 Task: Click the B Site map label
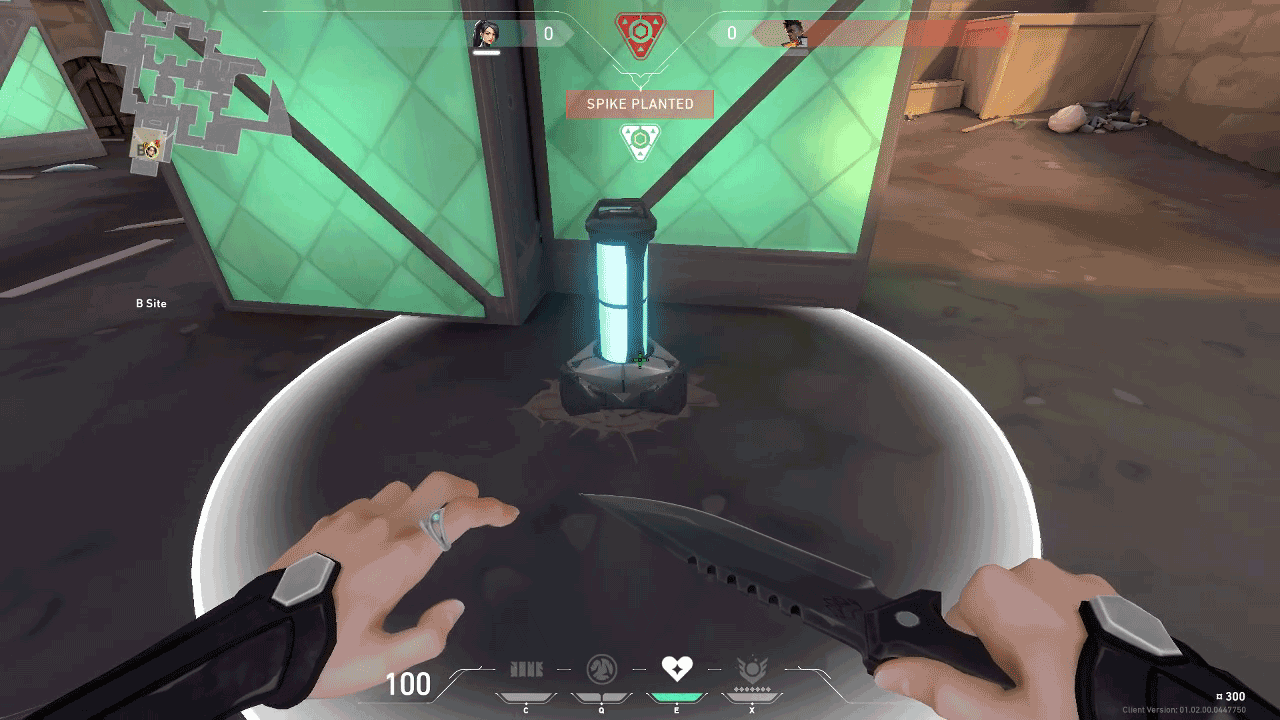tap(150, 303)
